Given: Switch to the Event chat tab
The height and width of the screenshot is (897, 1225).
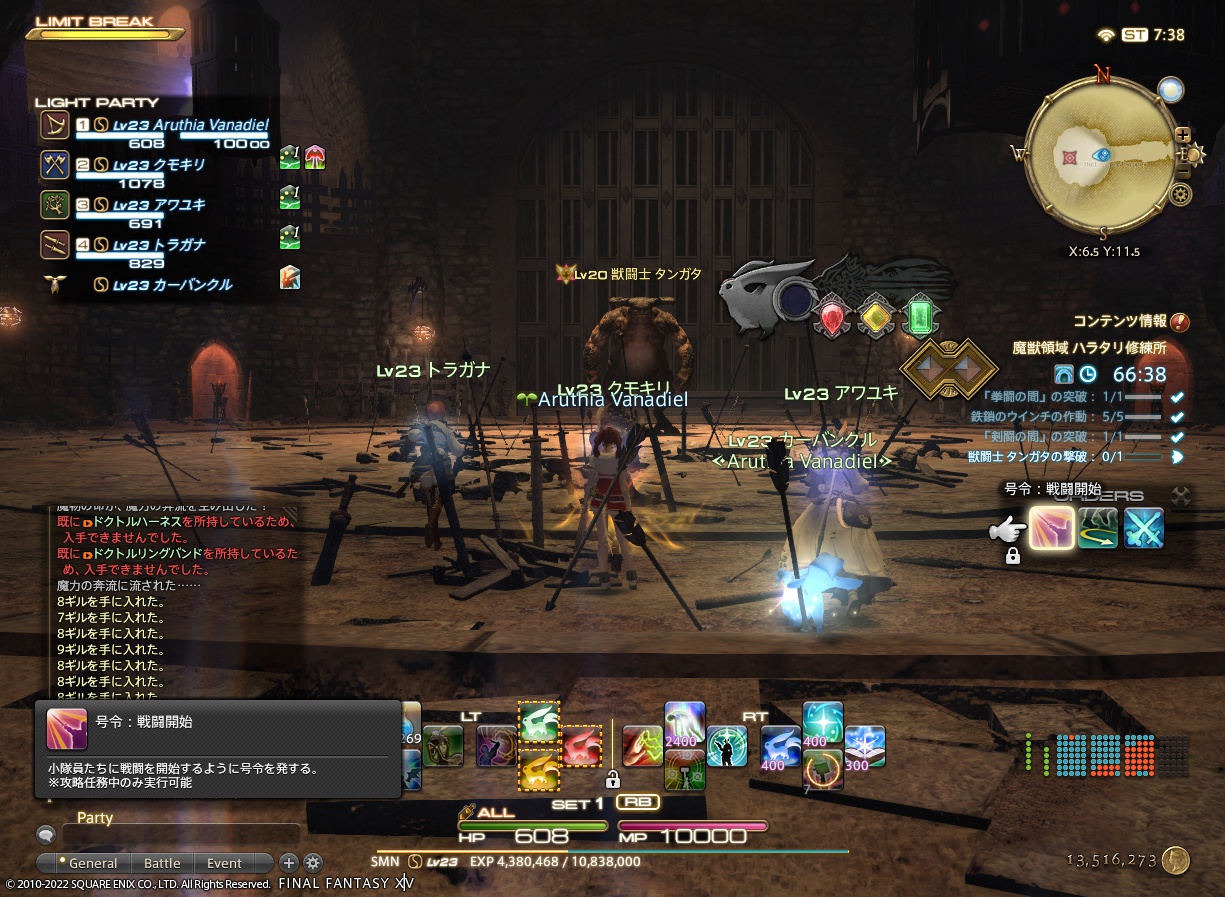Looking at the screenshot, I should [x=224, y=863].
